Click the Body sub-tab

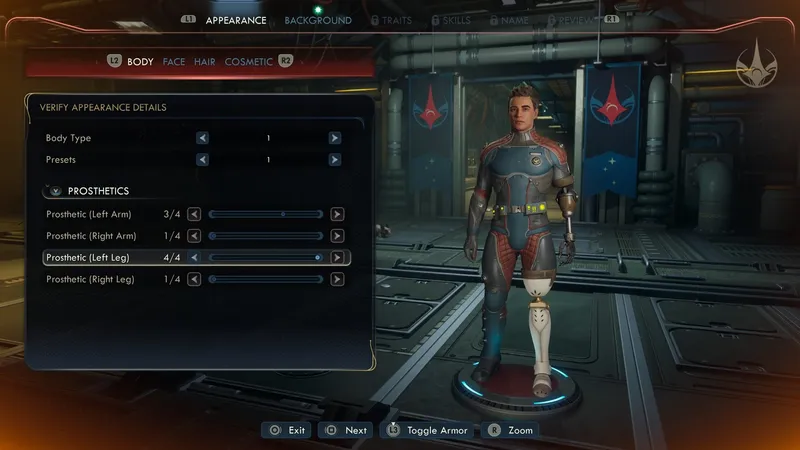140,62
